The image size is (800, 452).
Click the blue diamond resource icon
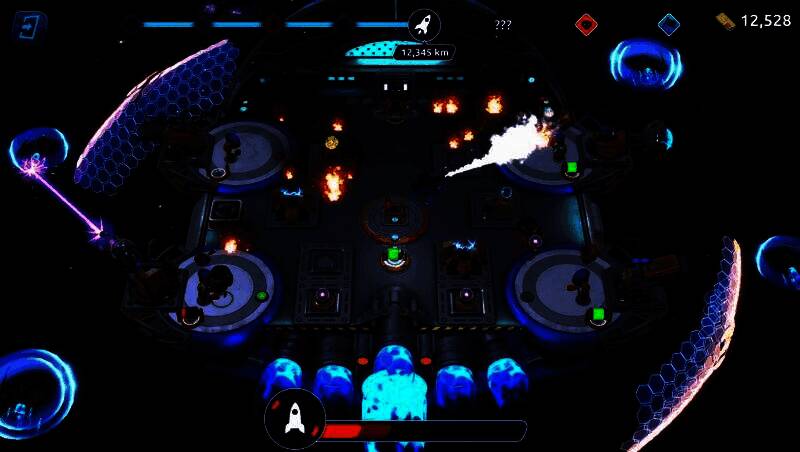(x=669, y=24)
